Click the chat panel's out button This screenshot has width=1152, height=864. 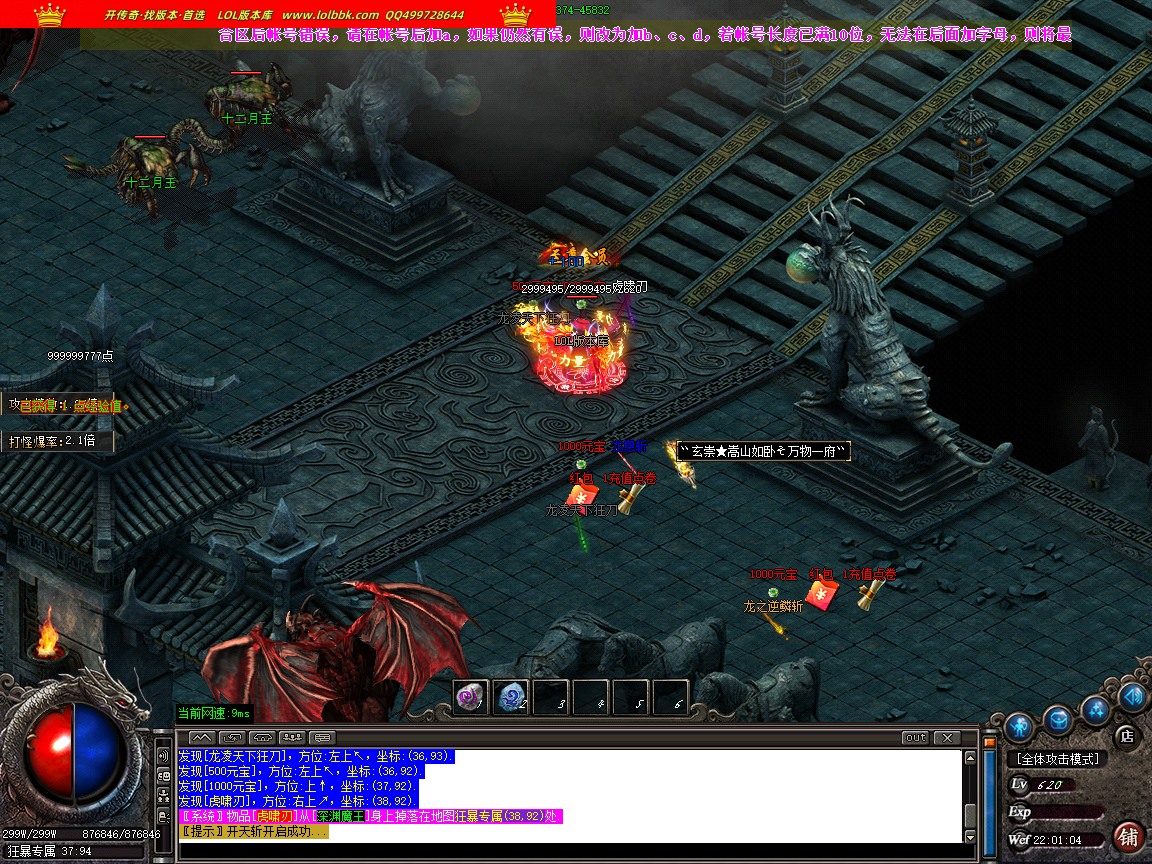(915, 738)
